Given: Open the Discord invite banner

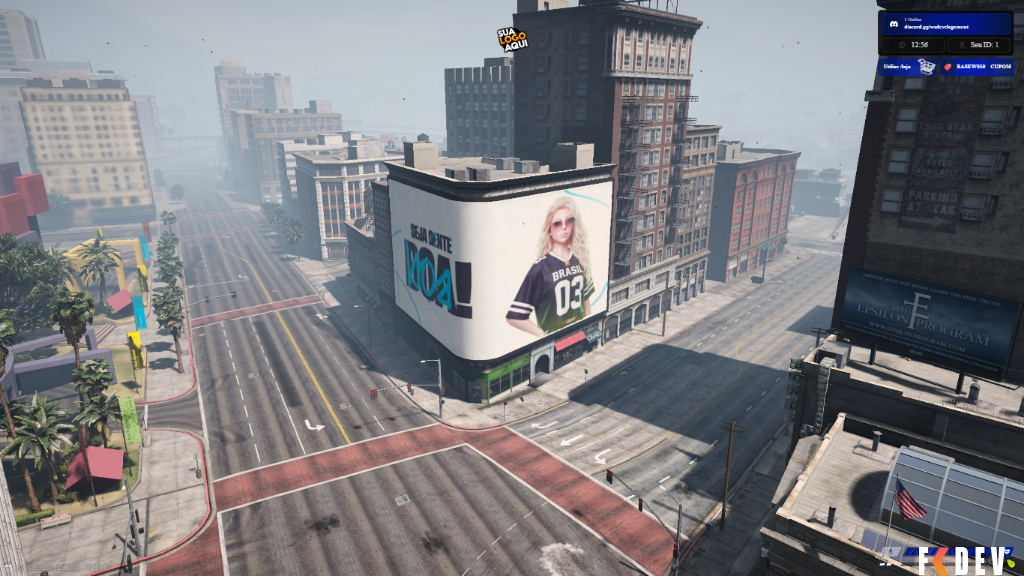Looking at the screenshot, I should coord(945,23).
